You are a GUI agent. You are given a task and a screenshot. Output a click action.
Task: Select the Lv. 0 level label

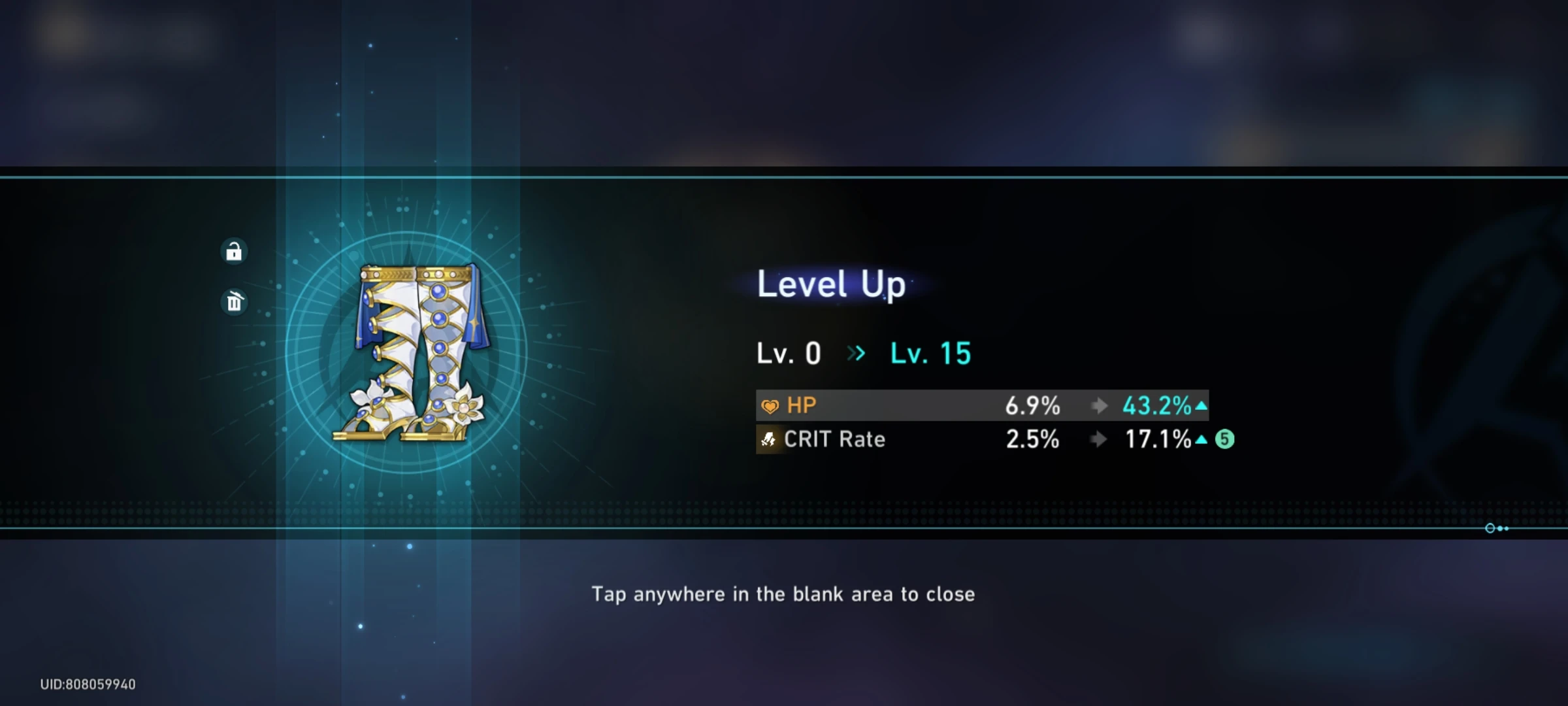tap(789, 353)
